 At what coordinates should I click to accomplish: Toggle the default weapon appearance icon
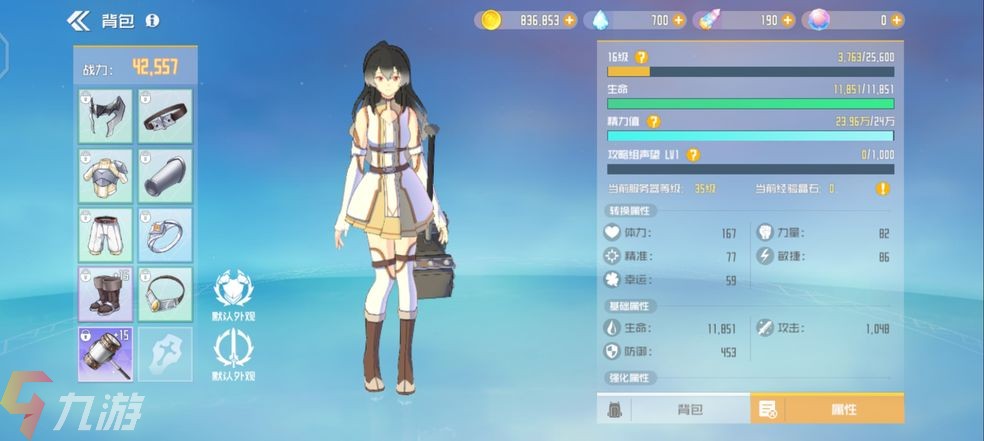click(234, 353)
